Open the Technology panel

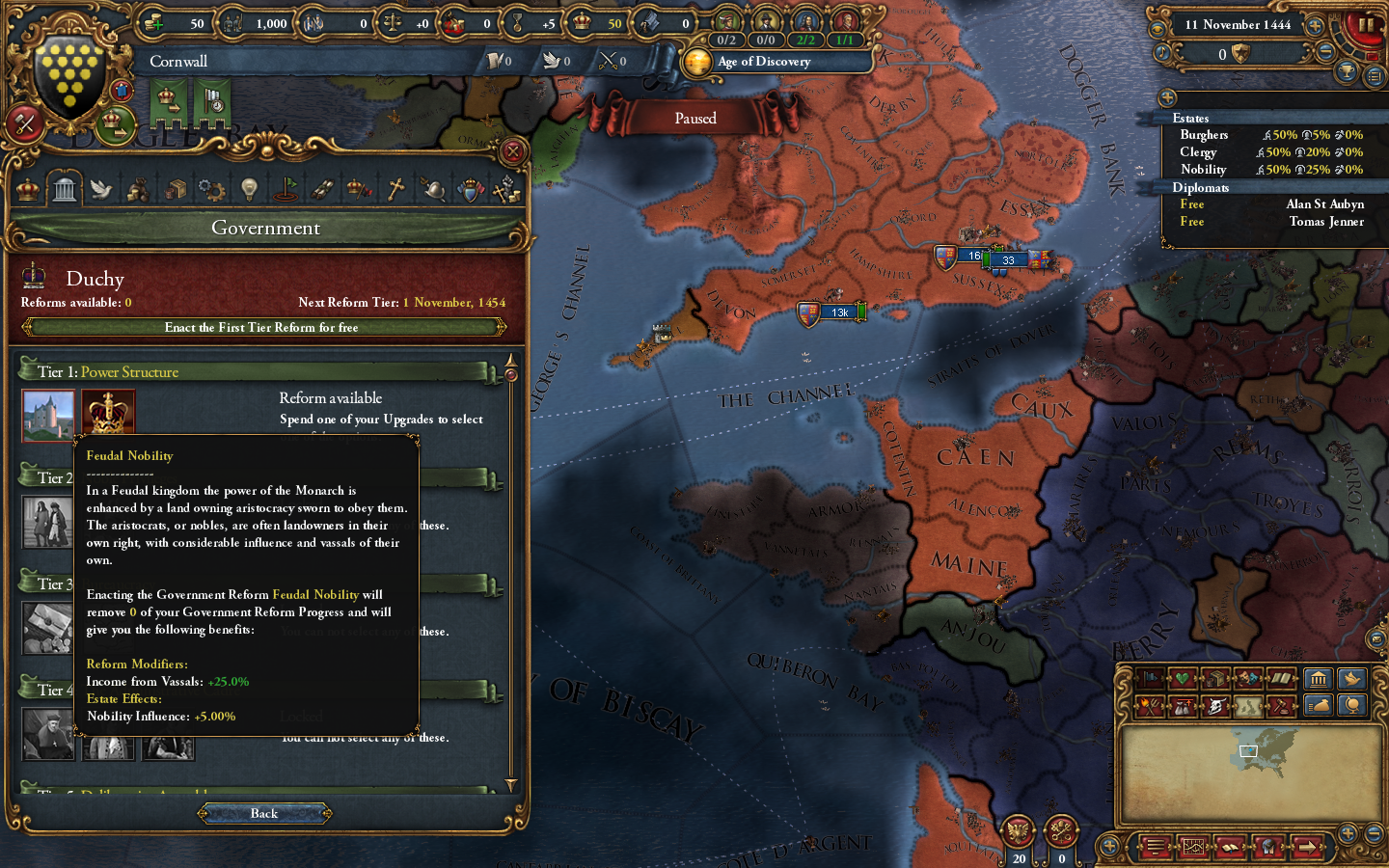pos(211,188)
